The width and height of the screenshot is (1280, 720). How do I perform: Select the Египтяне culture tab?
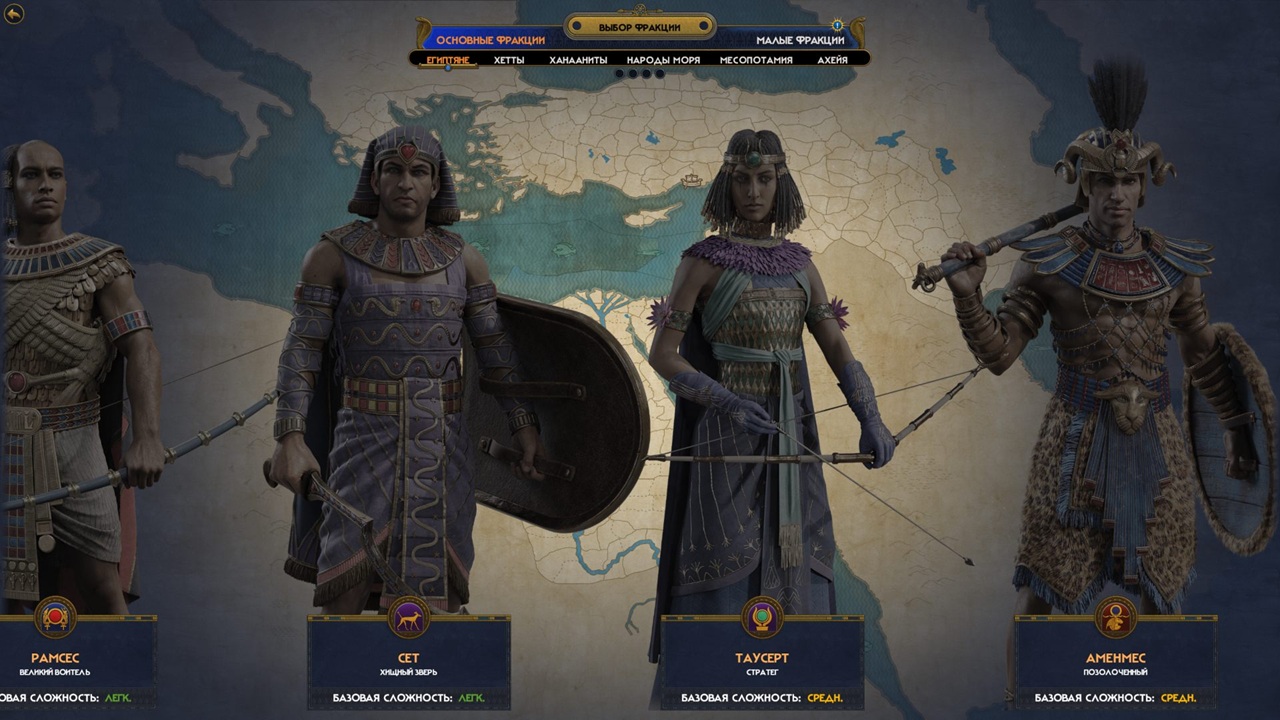[x=448, y=60]
